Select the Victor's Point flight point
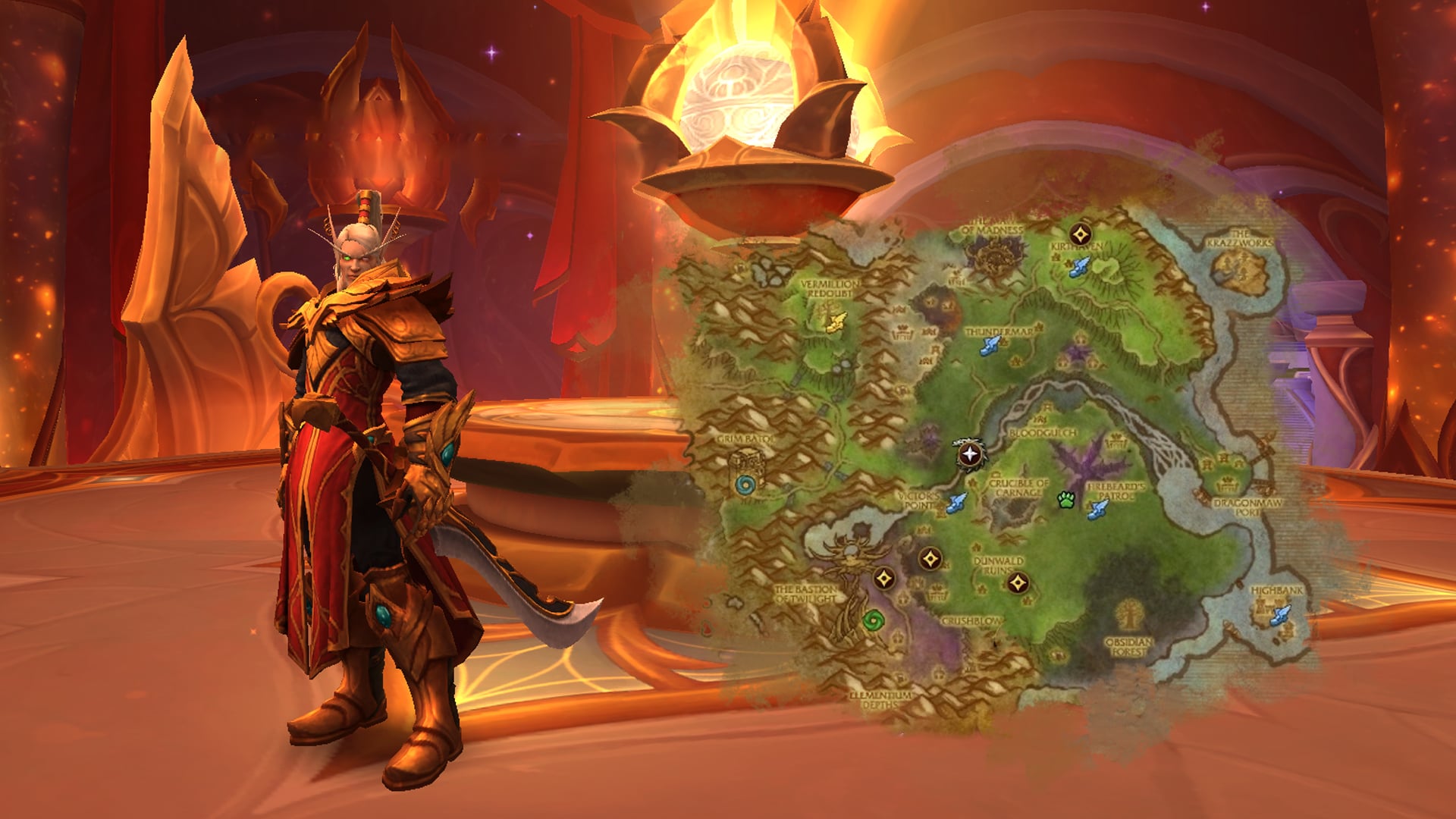Image resolution: width=1456 pixels, height=819 pixels. (956, 502)
